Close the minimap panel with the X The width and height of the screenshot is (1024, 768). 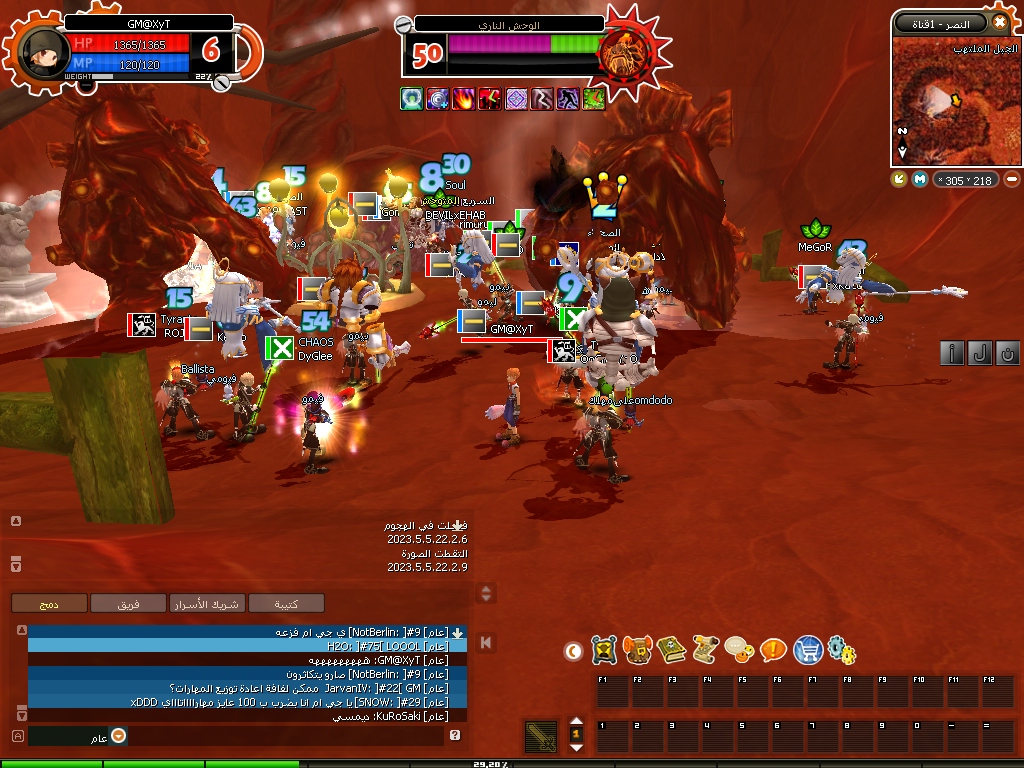(x=999, y=22)
